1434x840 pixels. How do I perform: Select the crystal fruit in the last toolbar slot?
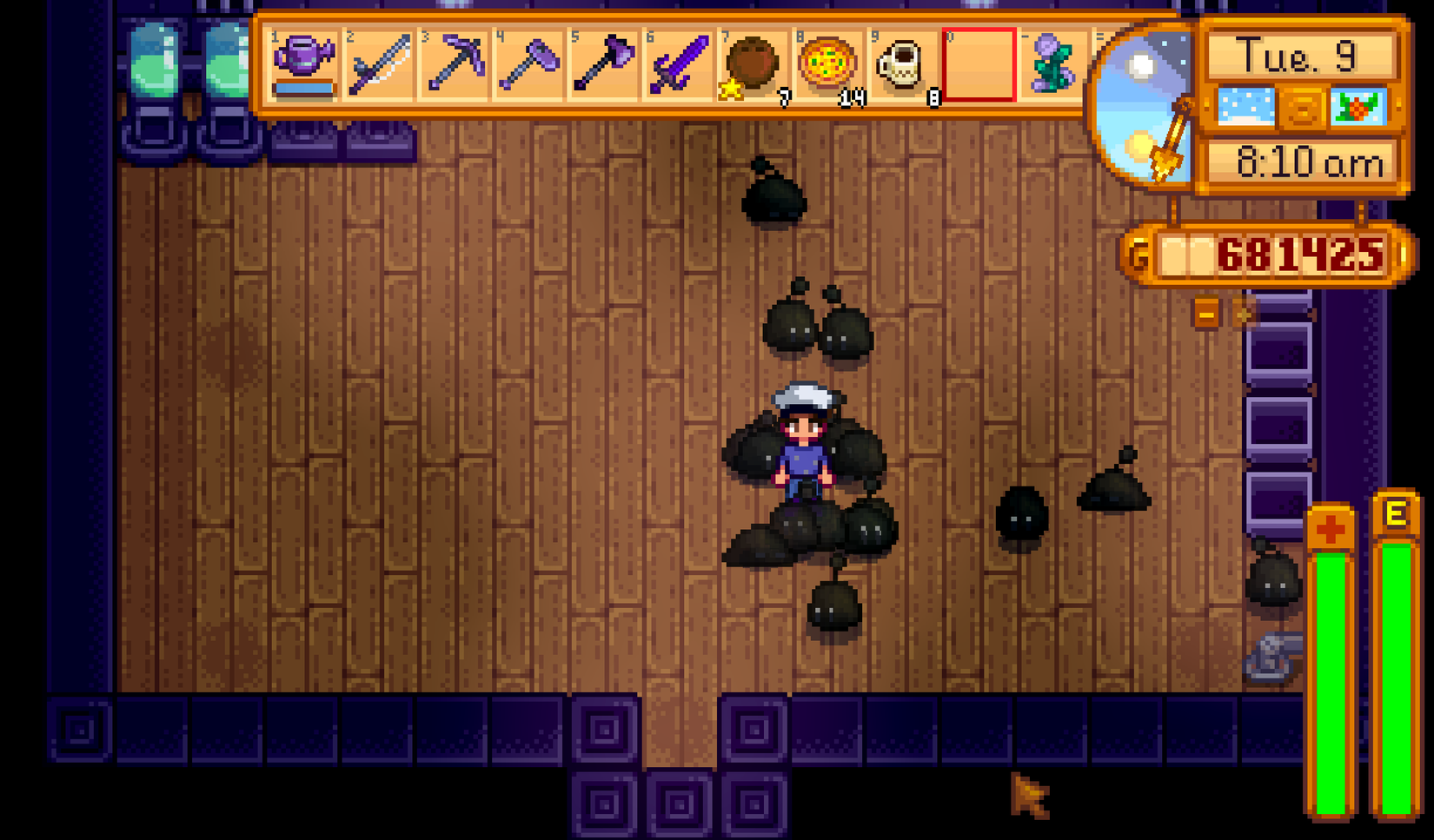[x=1052, y=65]
